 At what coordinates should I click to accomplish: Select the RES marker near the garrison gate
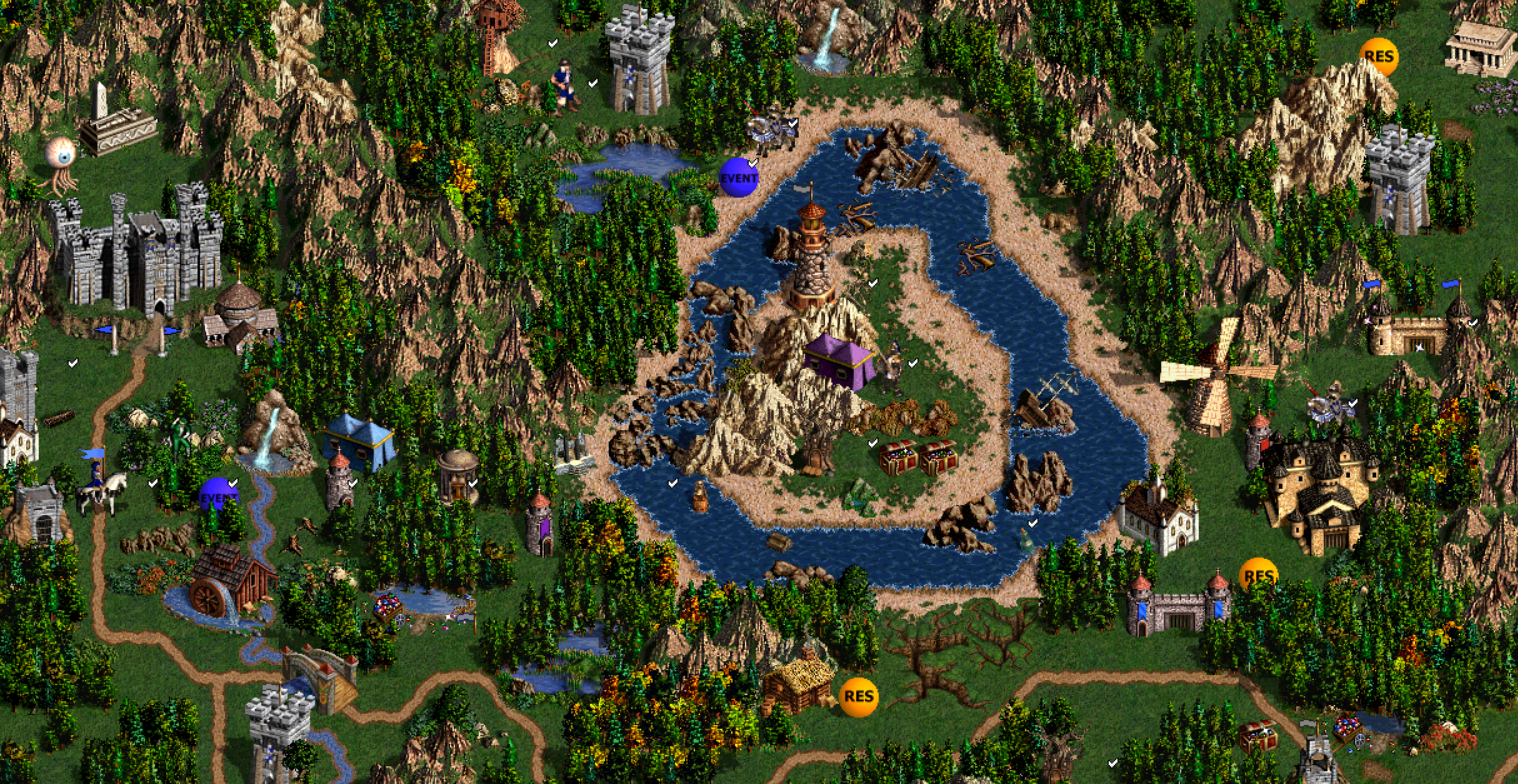coord(1258,575)
